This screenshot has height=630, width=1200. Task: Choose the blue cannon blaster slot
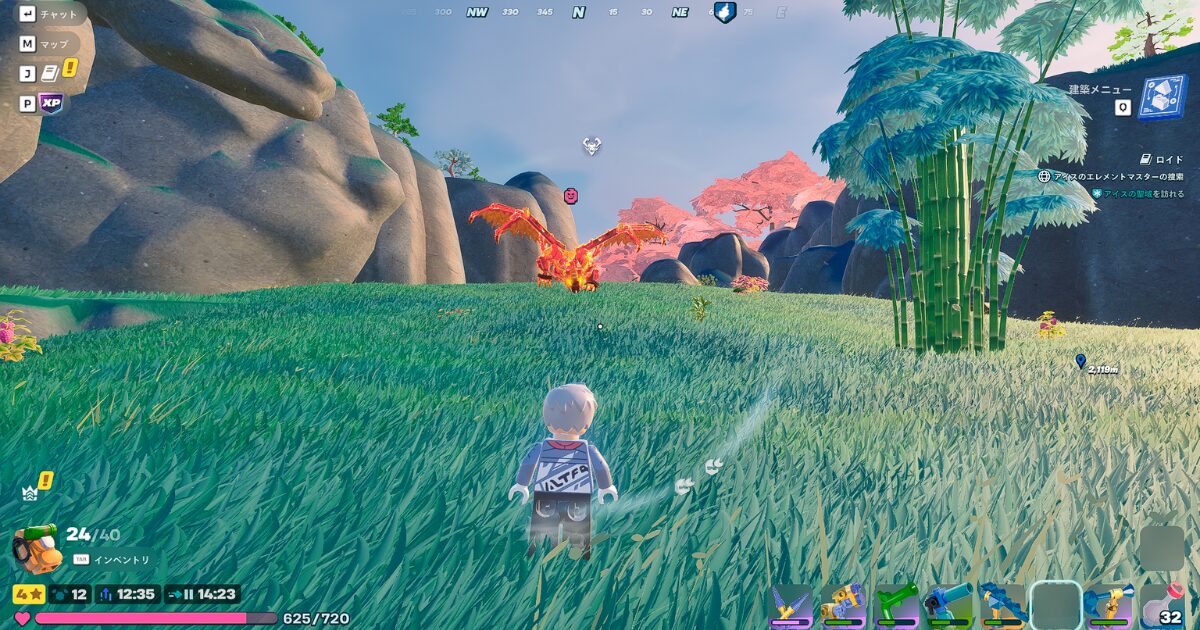pyautogui.click(x=948, y=606)
